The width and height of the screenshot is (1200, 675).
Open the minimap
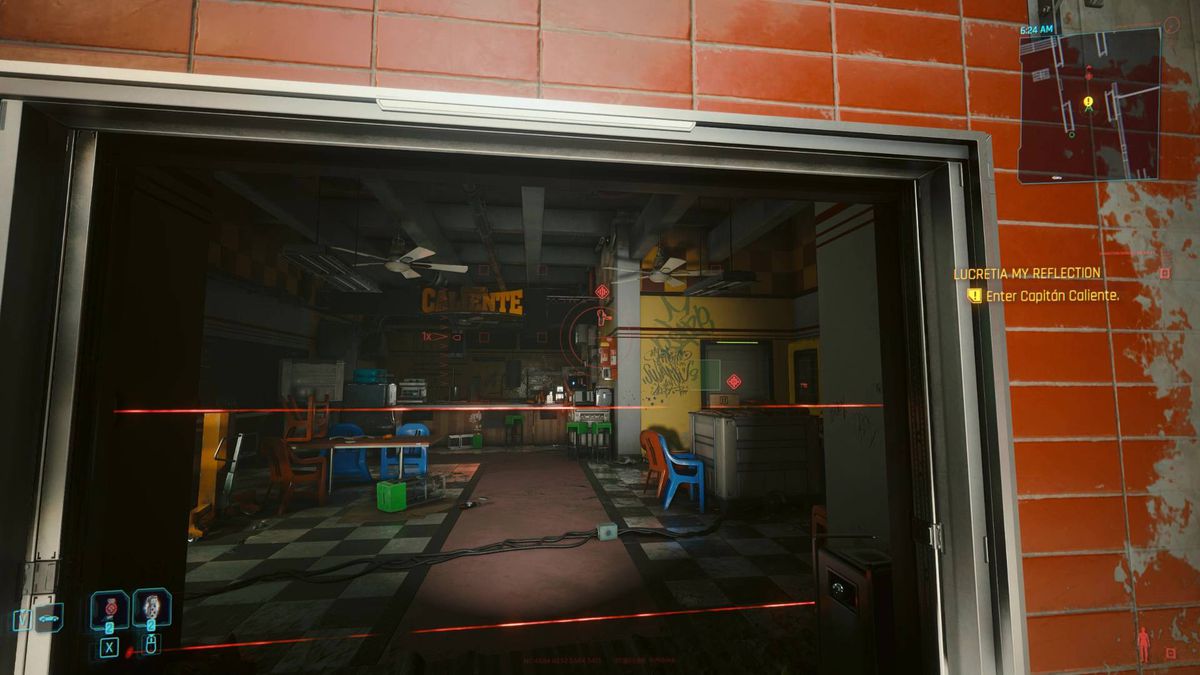(1088, 105)
